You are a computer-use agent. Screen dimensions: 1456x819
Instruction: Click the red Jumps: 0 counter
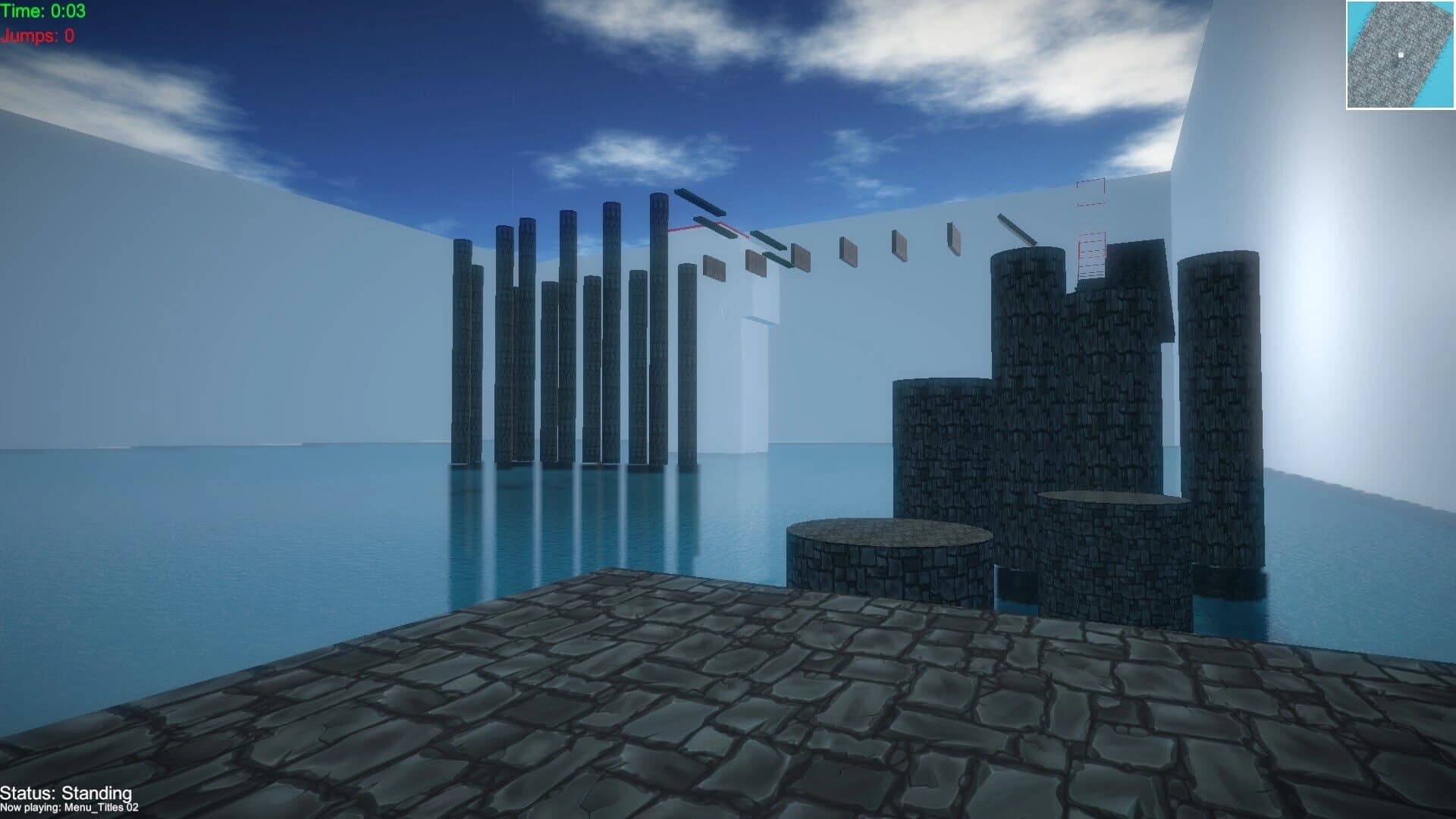tap(36, 34)
